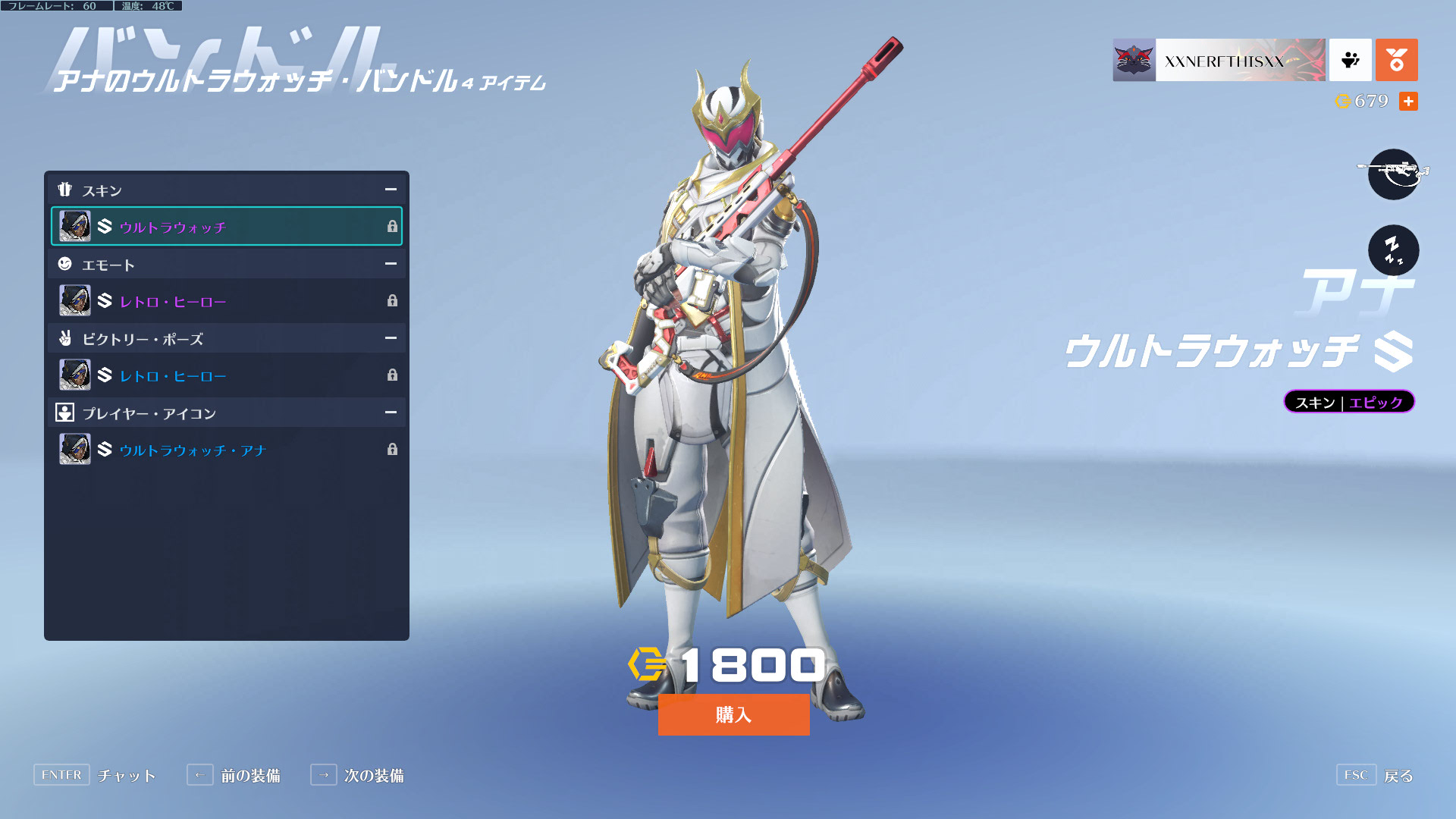
Task: Collapse the エモート category header
Action: 391,264
